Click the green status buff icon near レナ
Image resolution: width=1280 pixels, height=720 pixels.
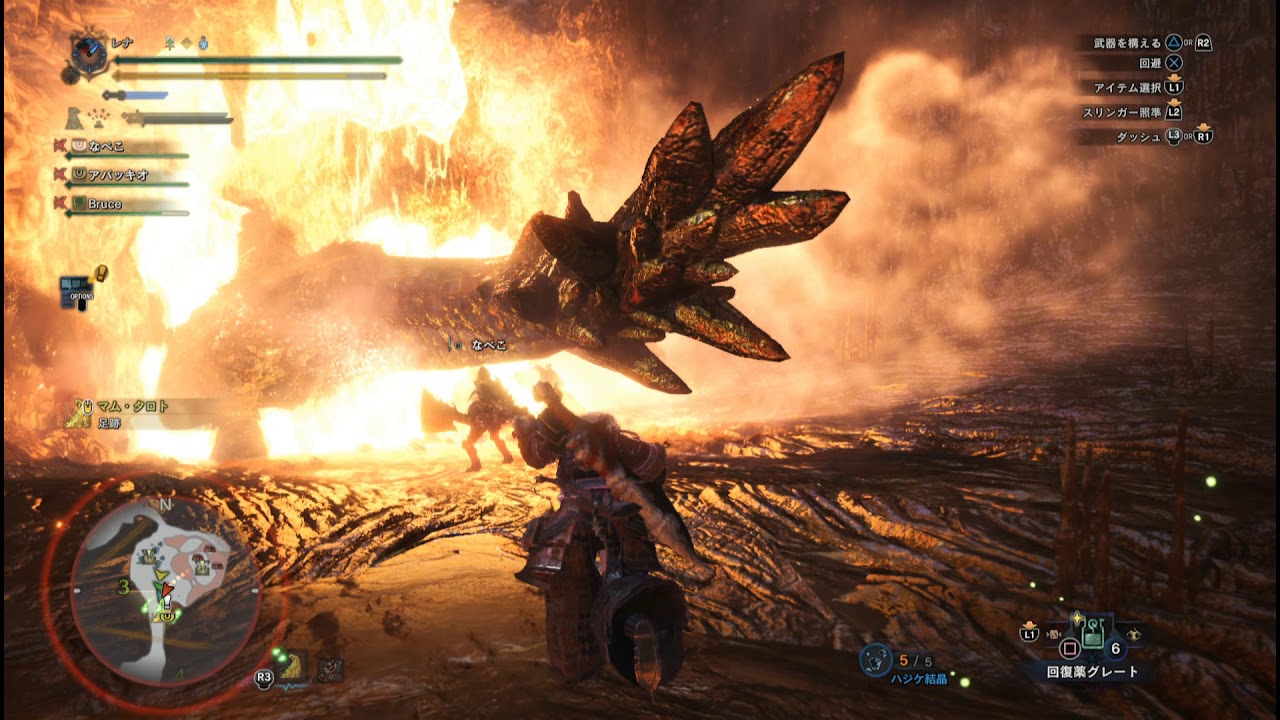[x=170, y=43]
